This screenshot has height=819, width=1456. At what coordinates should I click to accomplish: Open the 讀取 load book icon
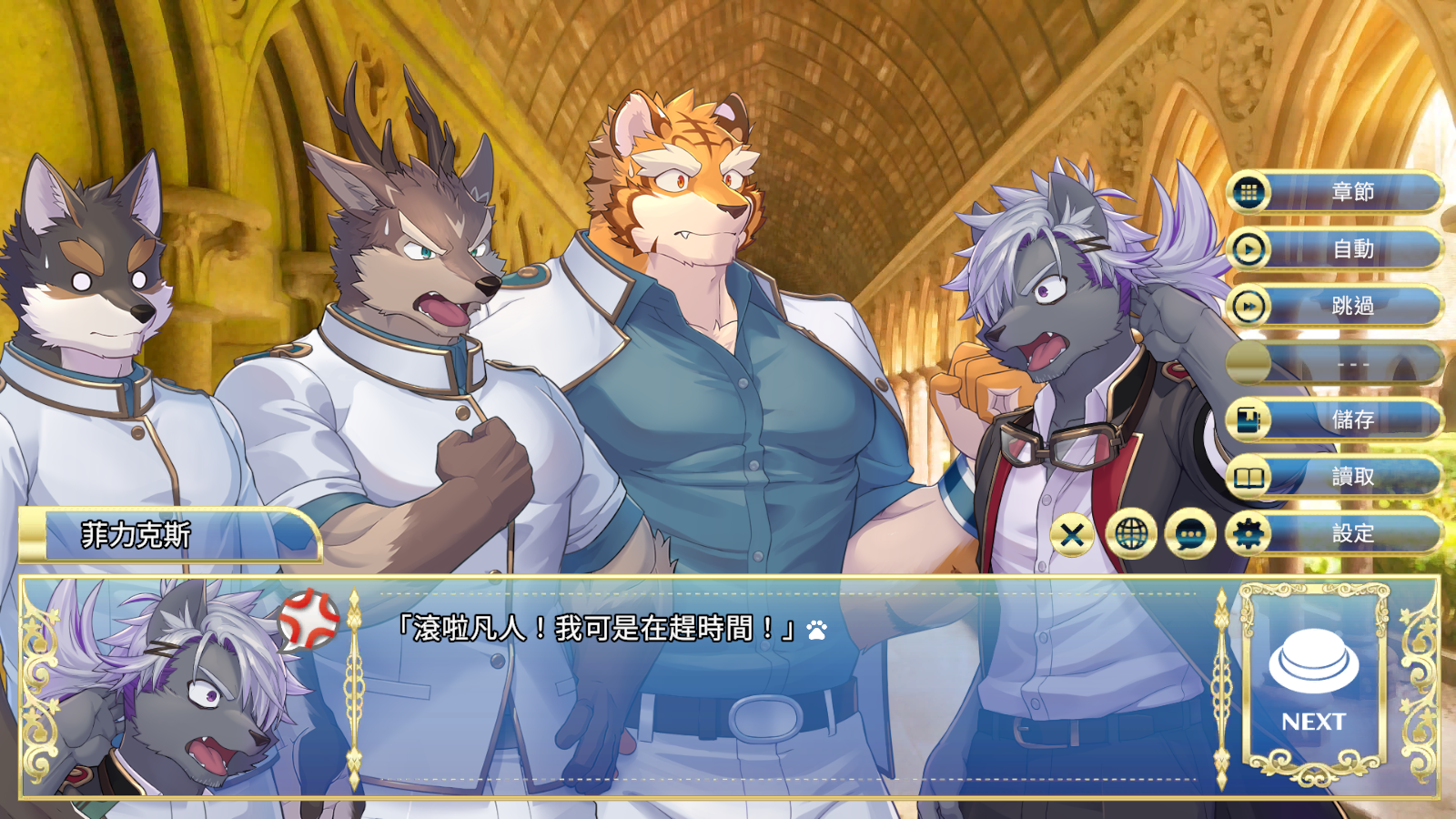[x=1249, y=475]
